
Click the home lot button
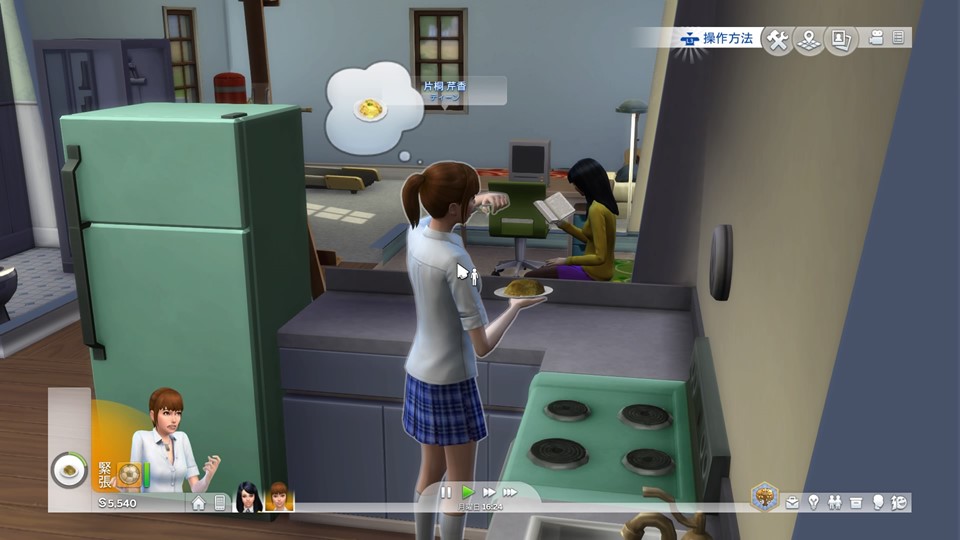tap(198, 503)
